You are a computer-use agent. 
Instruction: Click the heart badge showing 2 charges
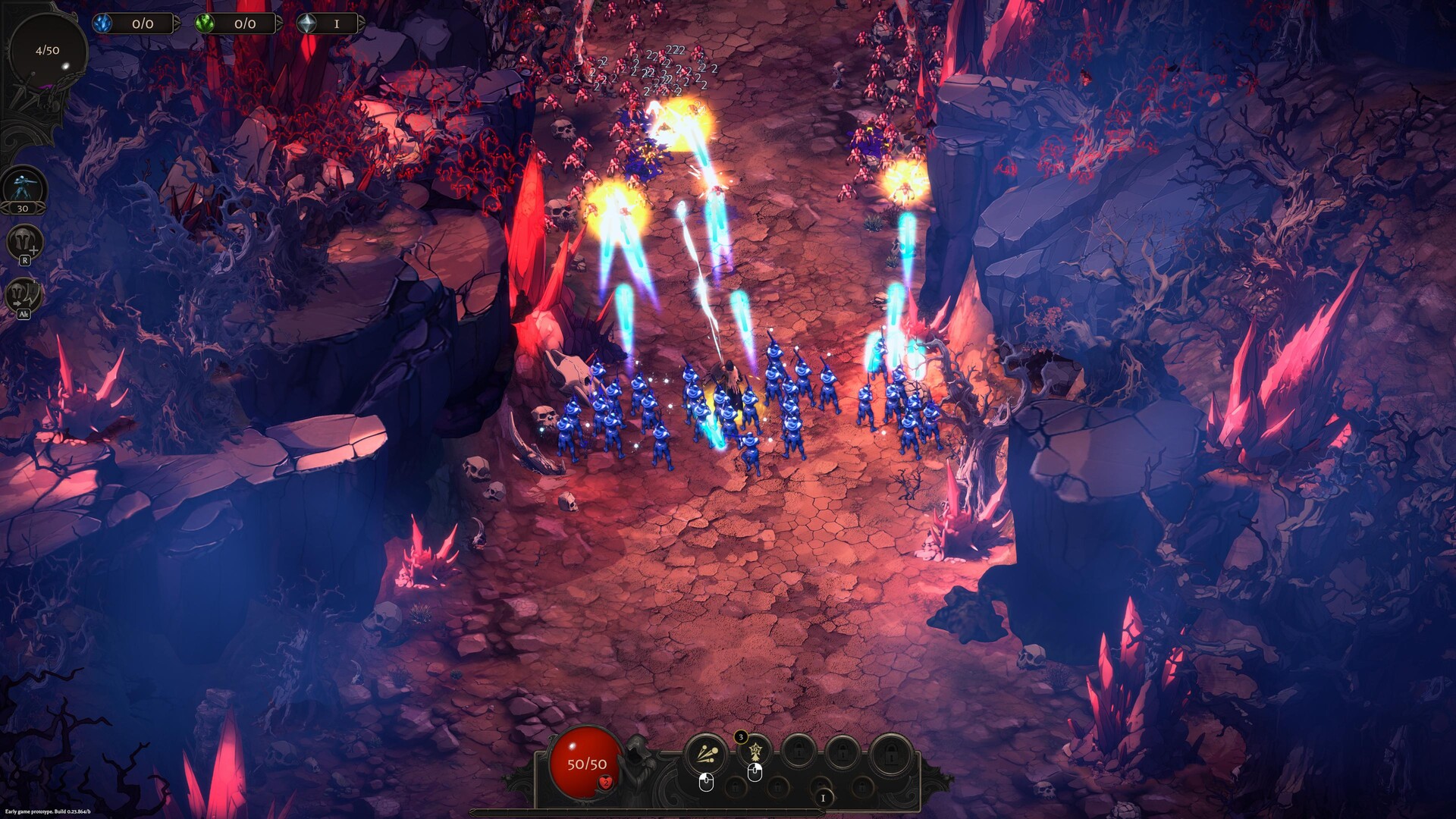(606, 783)
